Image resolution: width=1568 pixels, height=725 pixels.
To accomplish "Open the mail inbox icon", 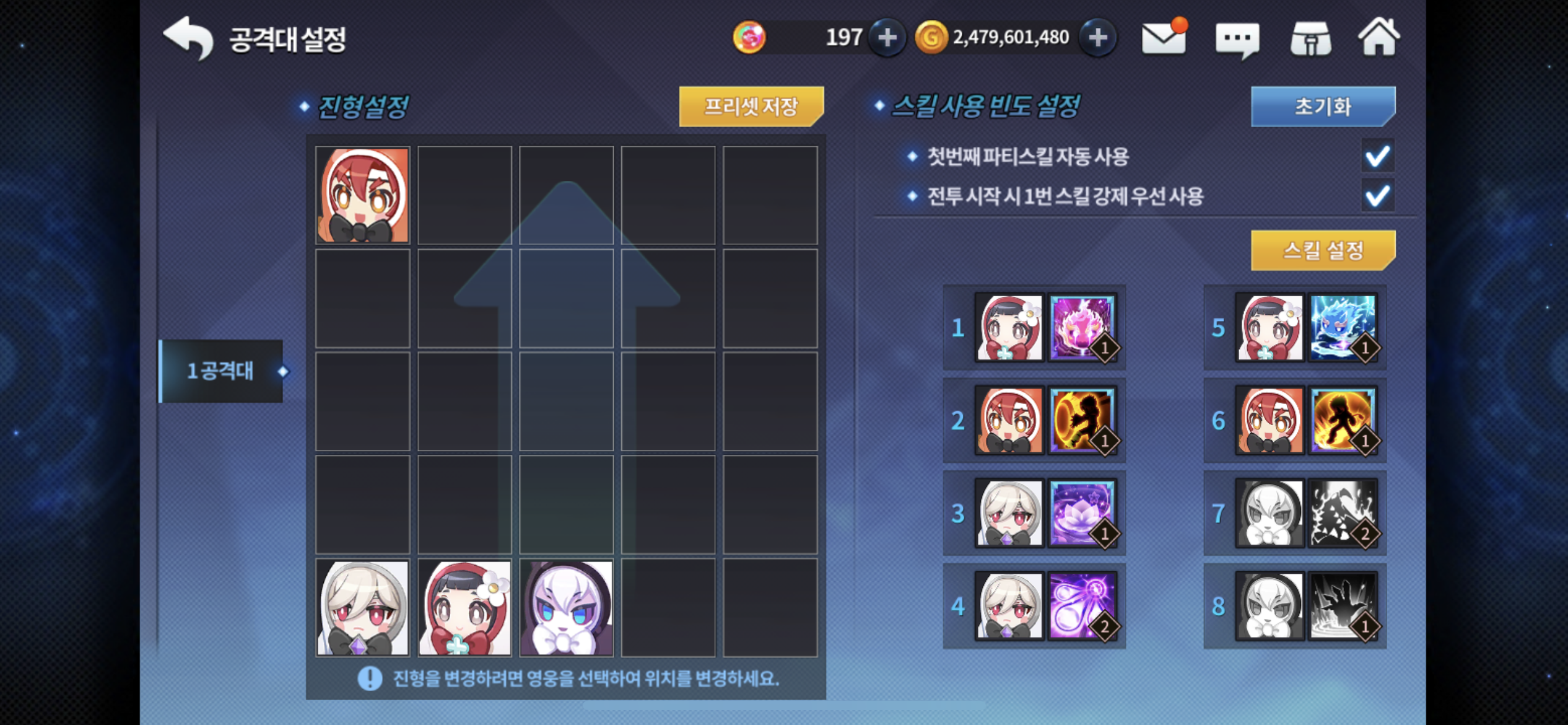I will (1162, 38).
